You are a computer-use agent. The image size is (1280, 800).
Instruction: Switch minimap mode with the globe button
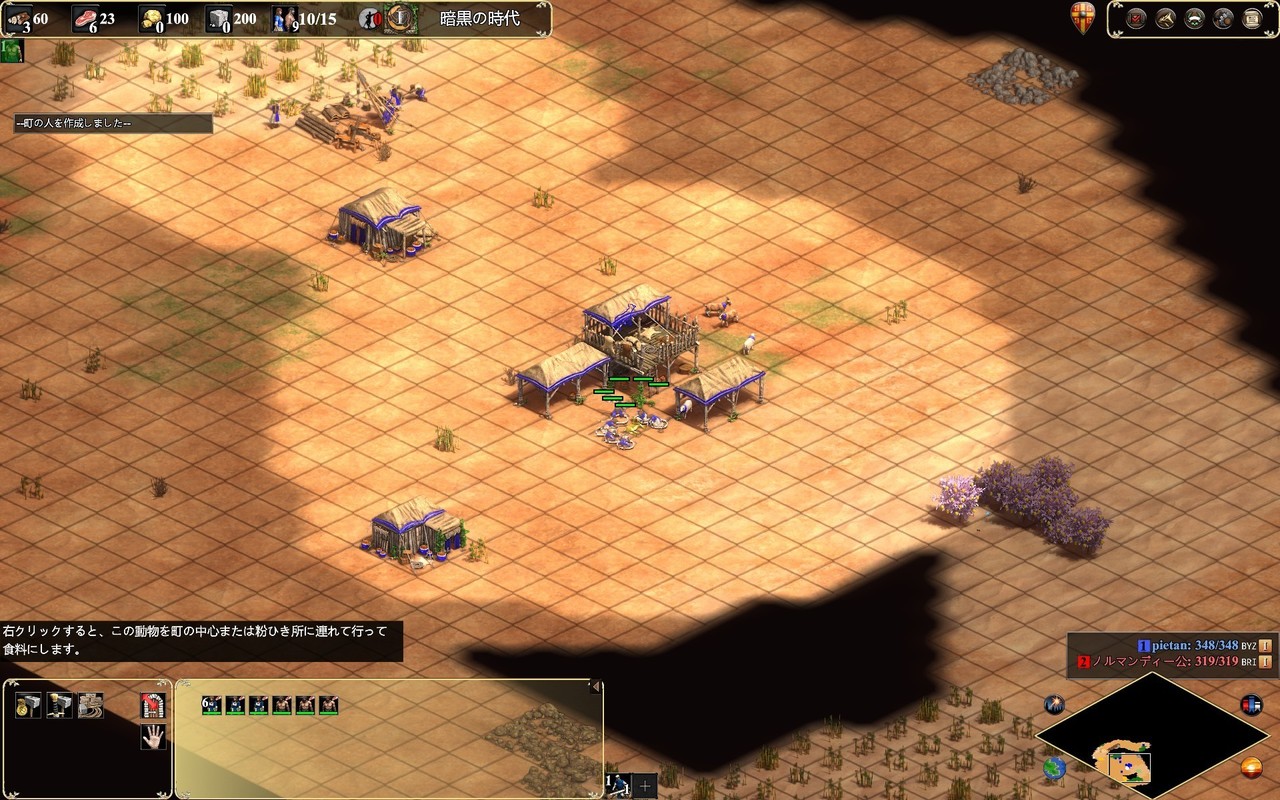point(1054,768)
